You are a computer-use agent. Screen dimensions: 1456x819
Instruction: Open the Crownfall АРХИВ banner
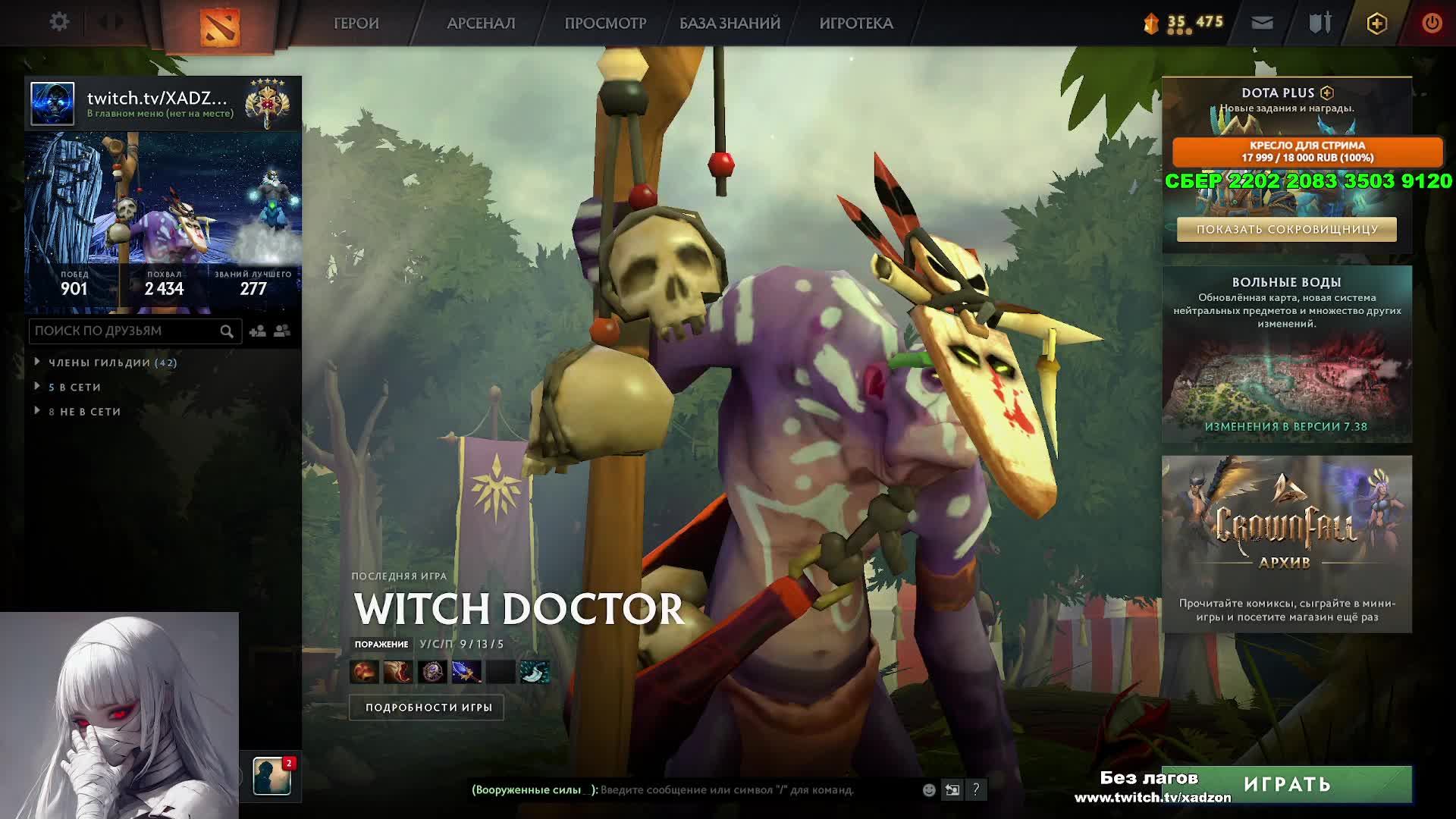click(1287, 543)
